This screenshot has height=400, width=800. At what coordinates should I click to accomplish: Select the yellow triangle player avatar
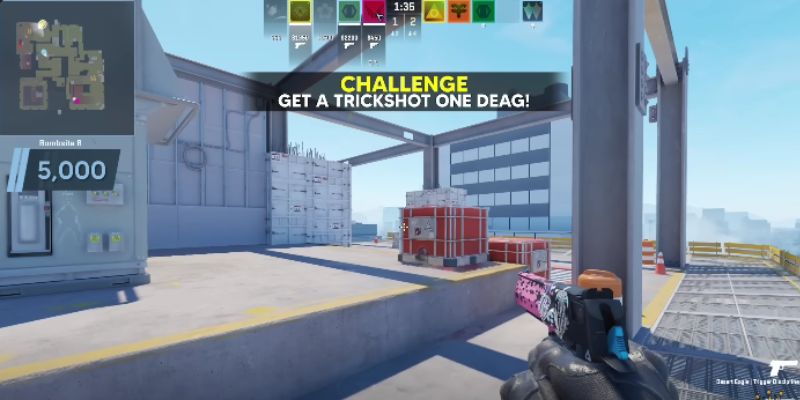tap(433, 12)
